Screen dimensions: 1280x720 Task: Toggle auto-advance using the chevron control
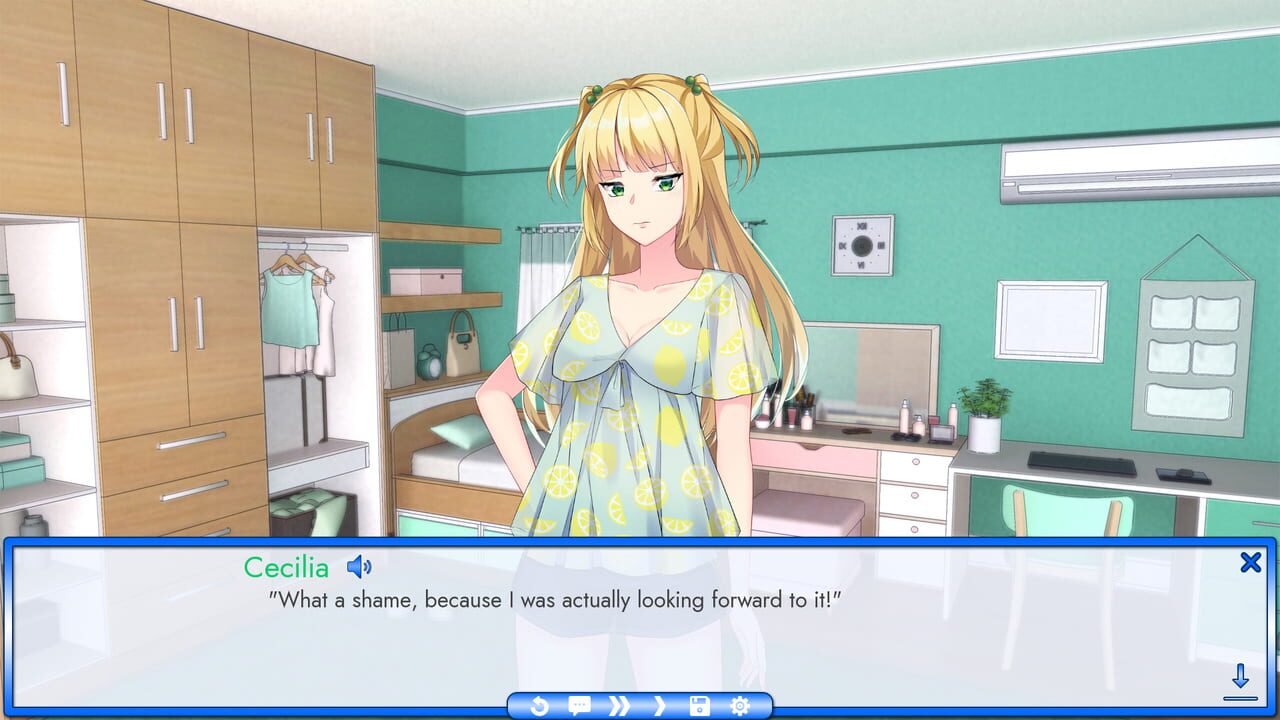(x=660, y=705)
